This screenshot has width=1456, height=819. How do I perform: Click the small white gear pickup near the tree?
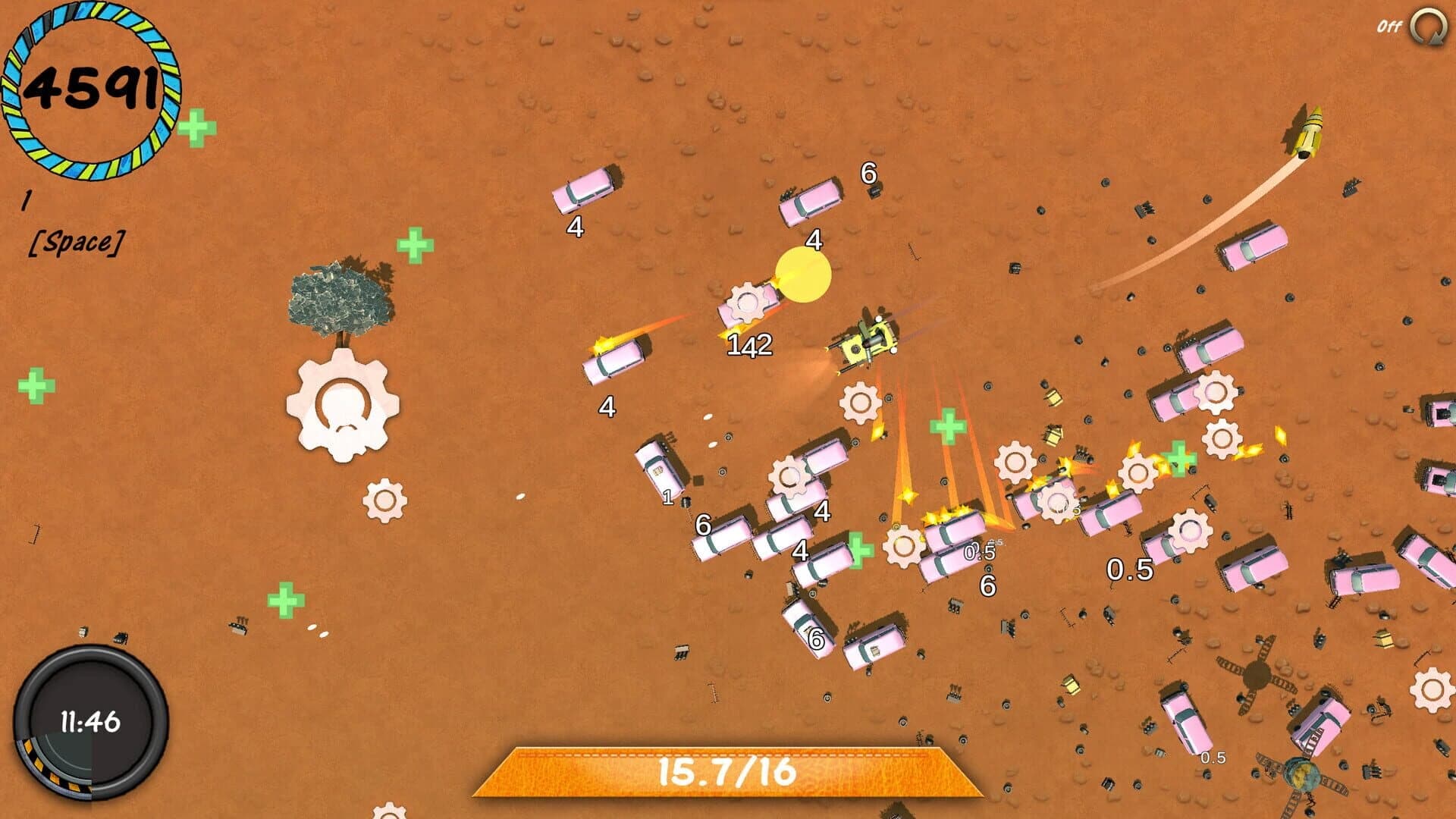point(384,500)
